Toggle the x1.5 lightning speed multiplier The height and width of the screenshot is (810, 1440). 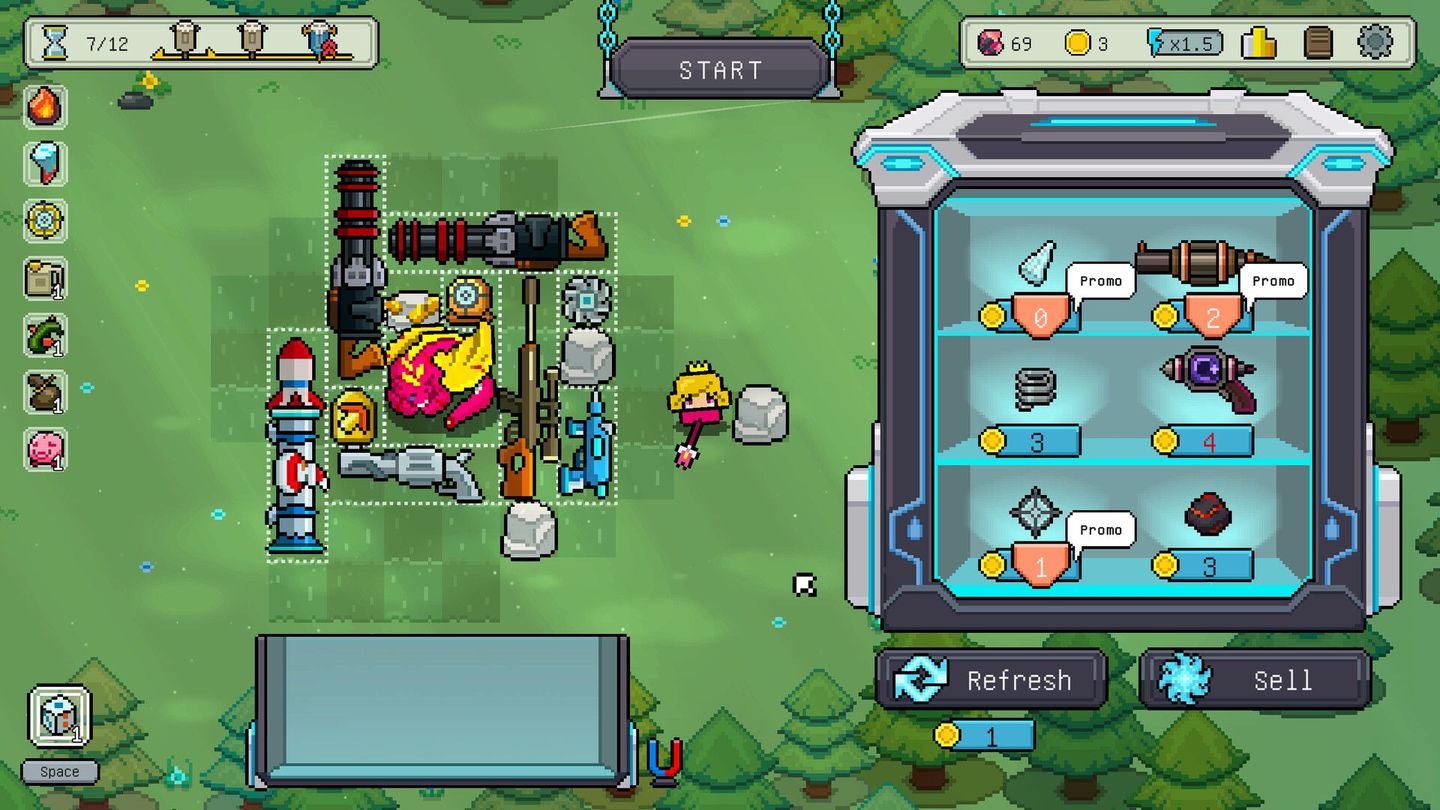1184,43
